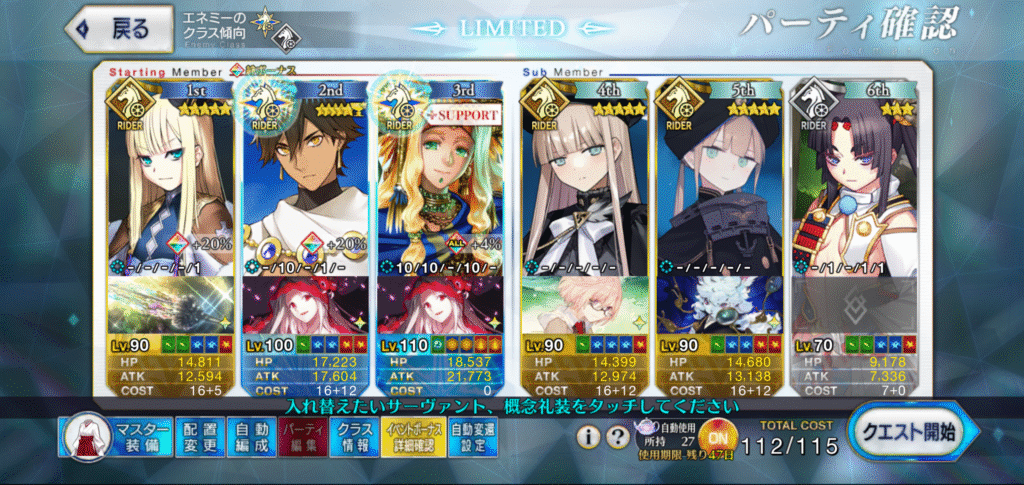Click the round info 'i' icon
This screenshot has height=485, width=1024.
pos(589,437)
